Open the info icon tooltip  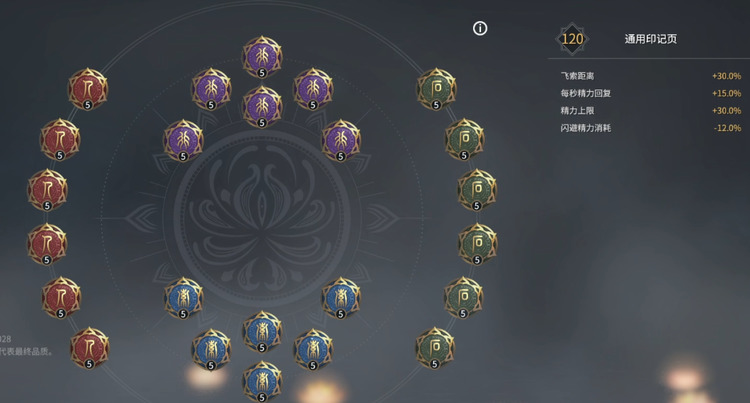tap(480, 28)
